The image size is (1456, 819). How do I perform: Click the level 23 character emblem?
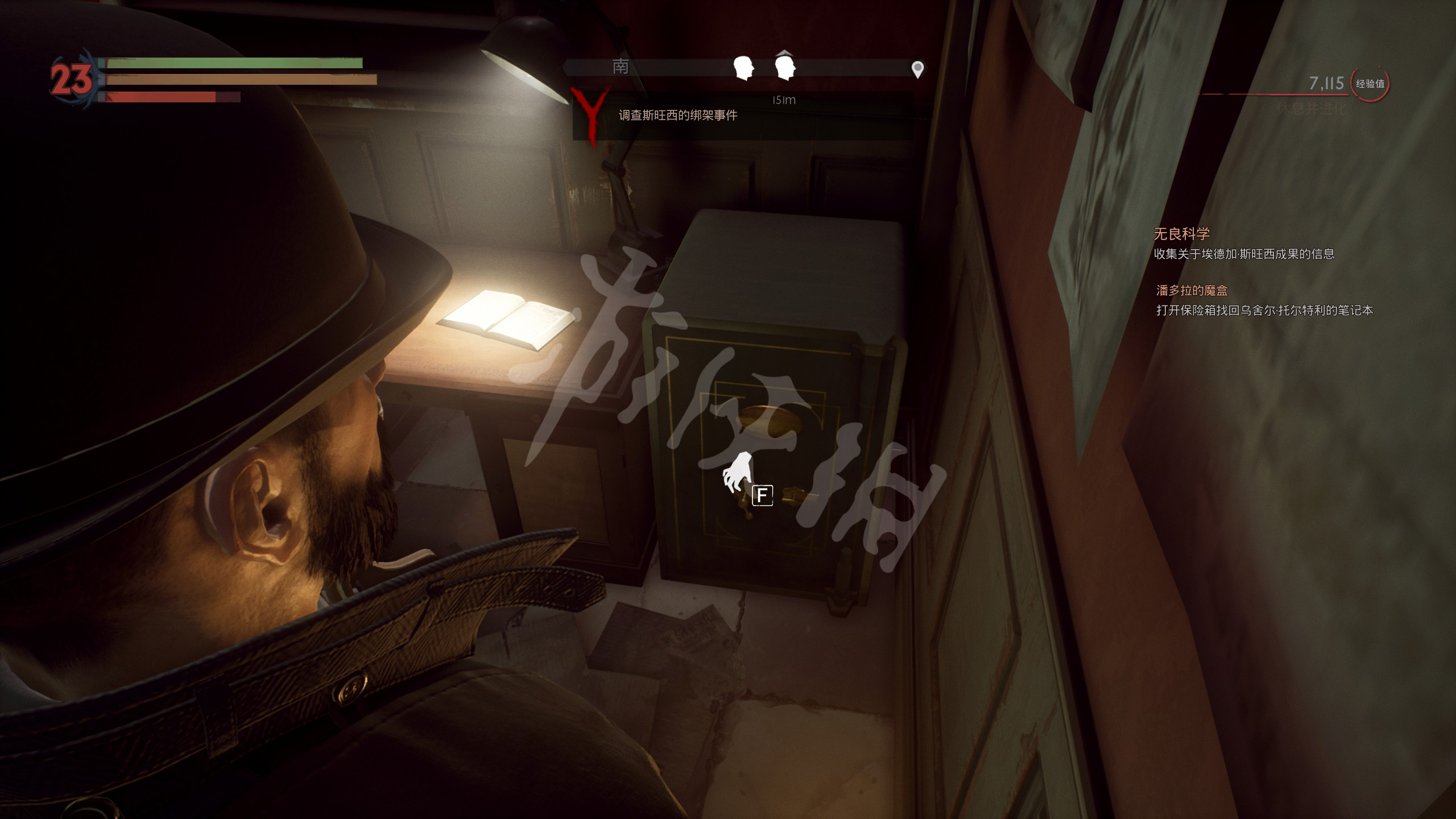click(71, 78)
